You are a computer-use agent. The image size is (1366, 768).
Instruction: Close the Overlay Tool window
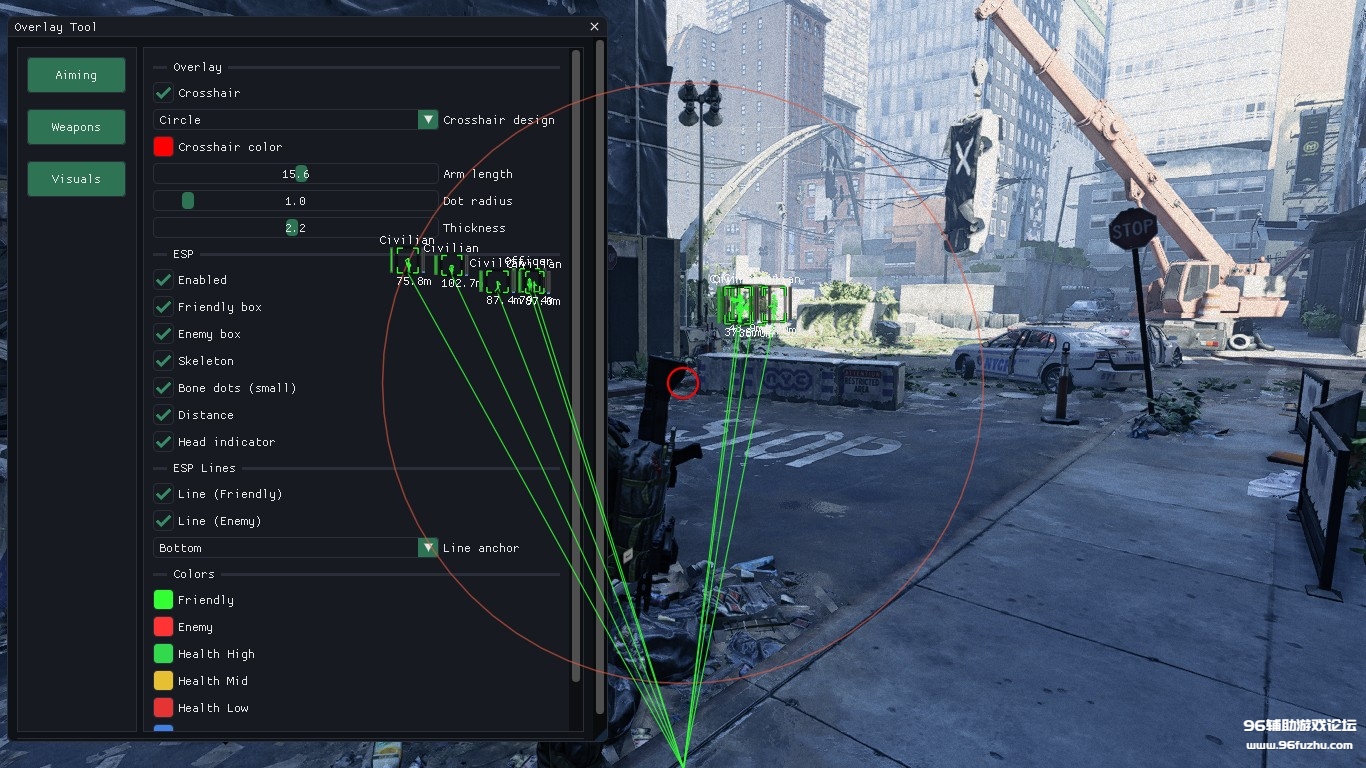tap(594, 27)
